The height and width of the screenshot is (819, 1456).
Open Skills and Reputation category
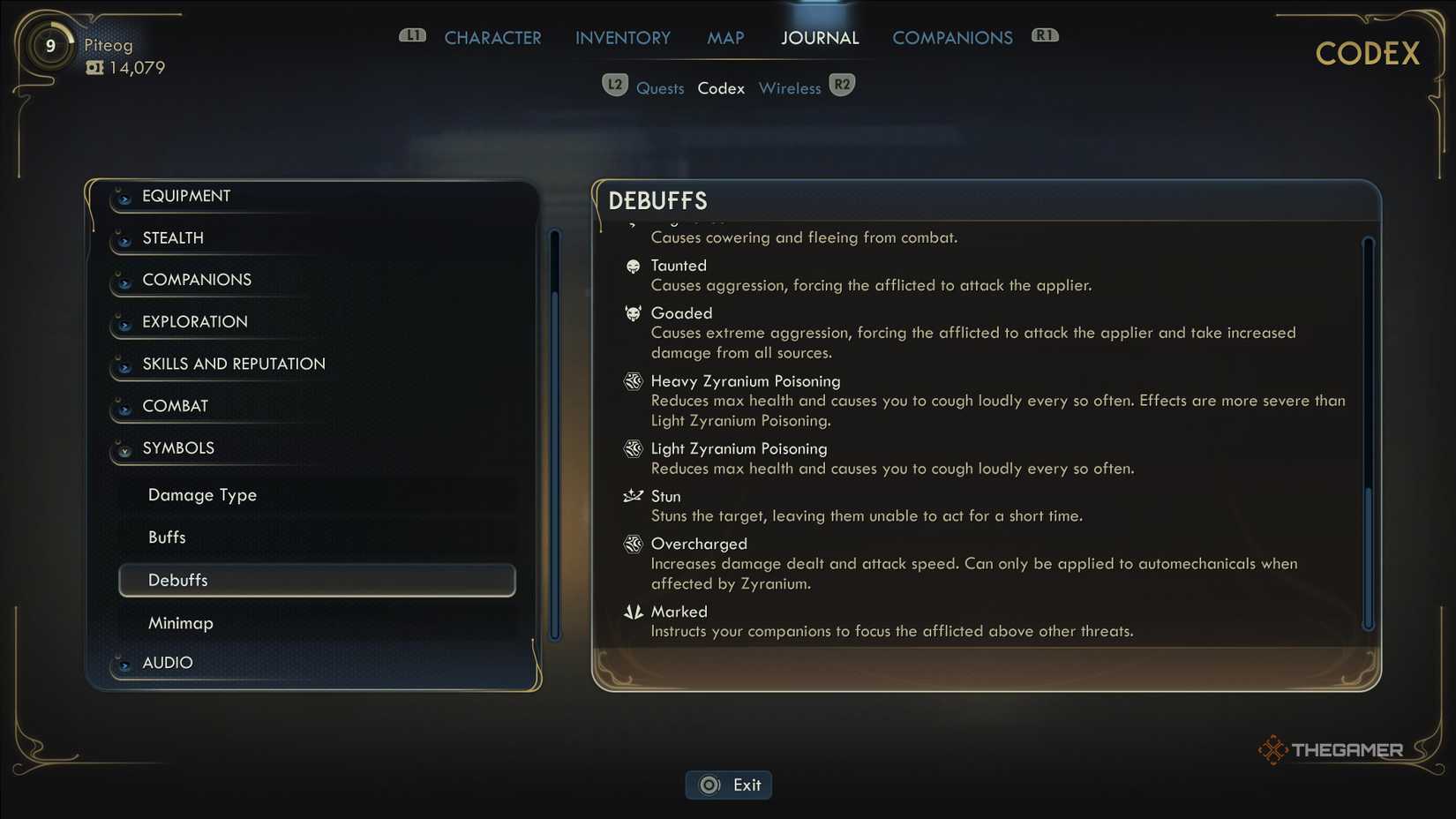[x=234, y=364]
